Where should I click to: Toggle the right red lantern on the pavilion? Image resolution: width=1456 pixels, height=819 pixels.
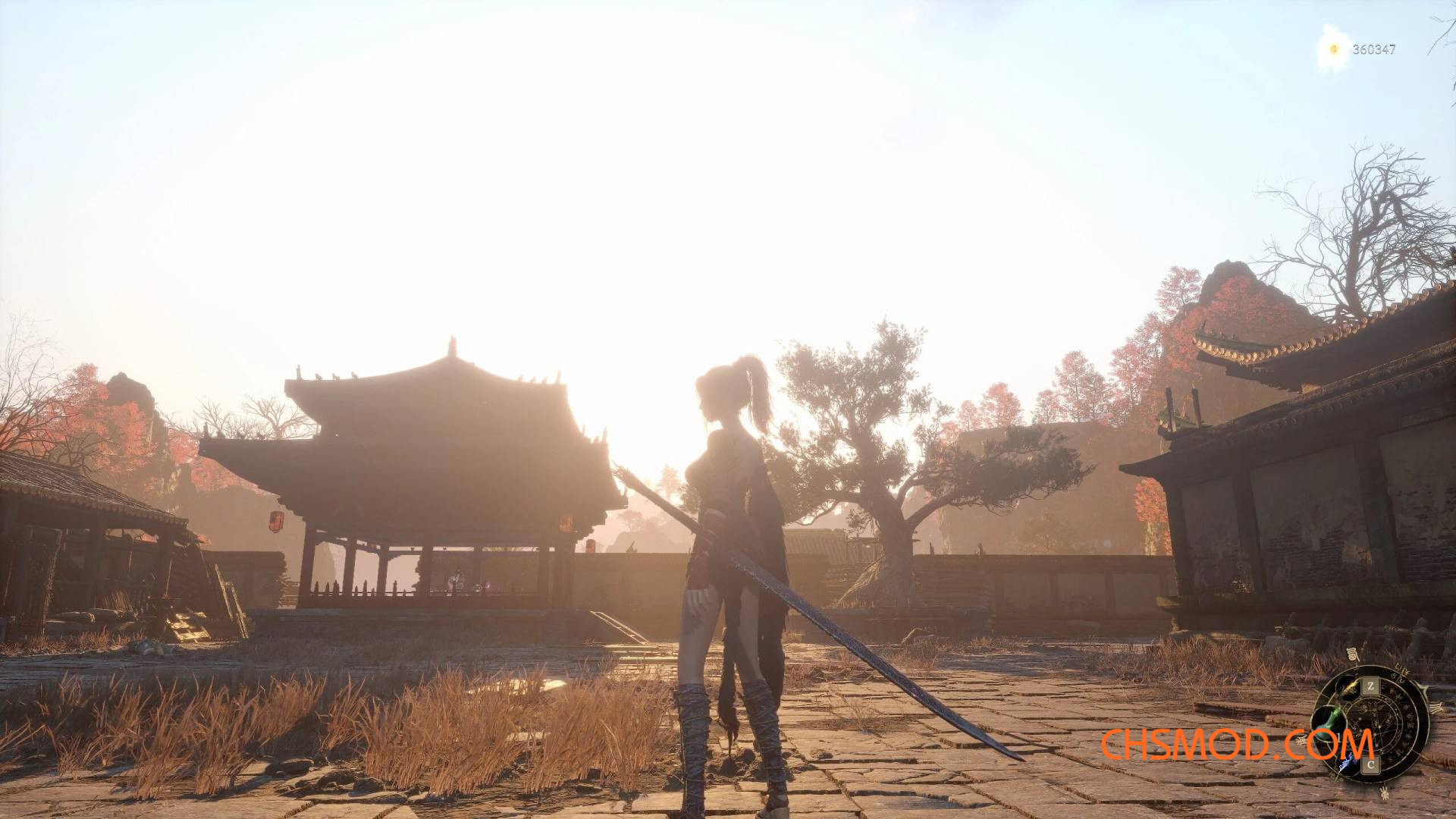(x=566, y=523)
